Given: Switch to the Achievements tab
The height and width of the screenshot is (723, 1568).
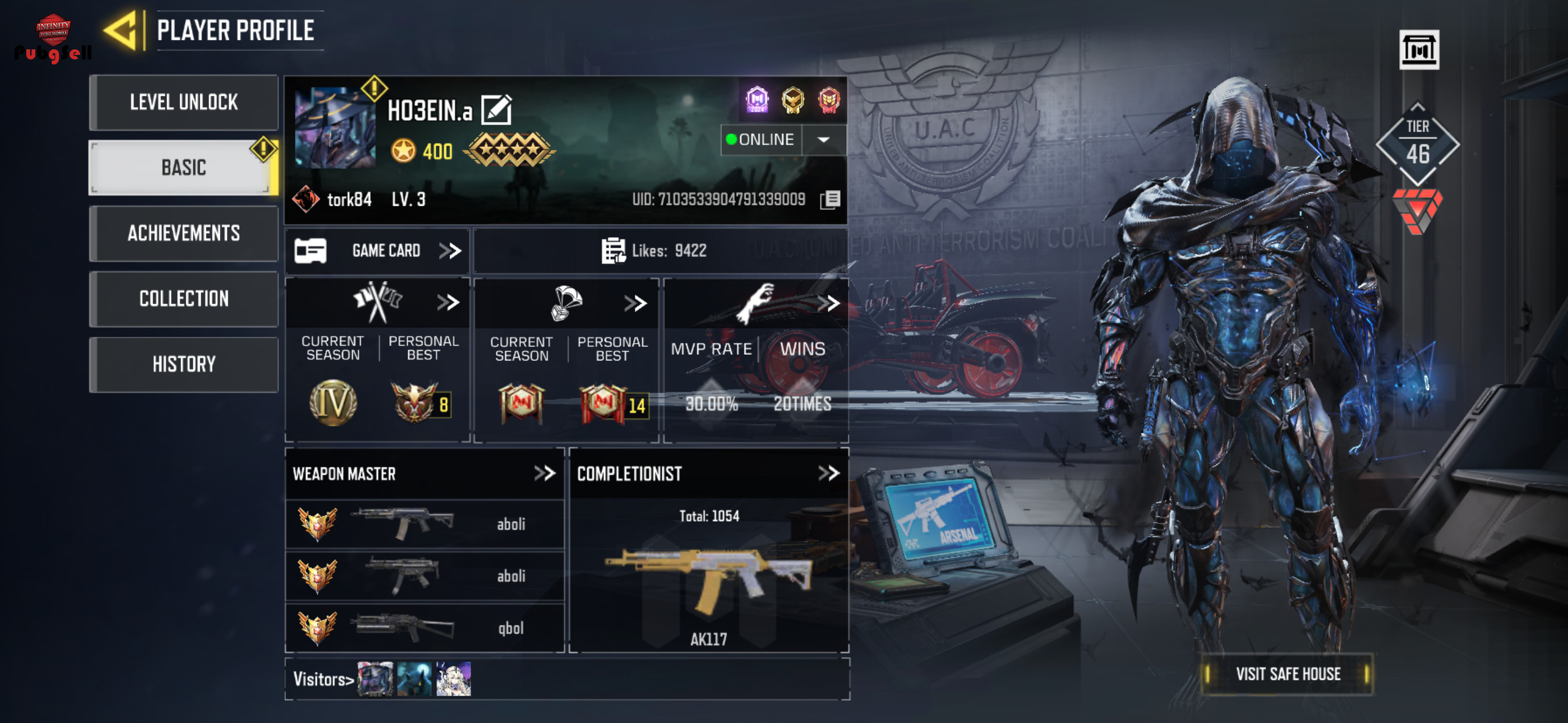Looking at the screenshot, I should coord(183,233).
